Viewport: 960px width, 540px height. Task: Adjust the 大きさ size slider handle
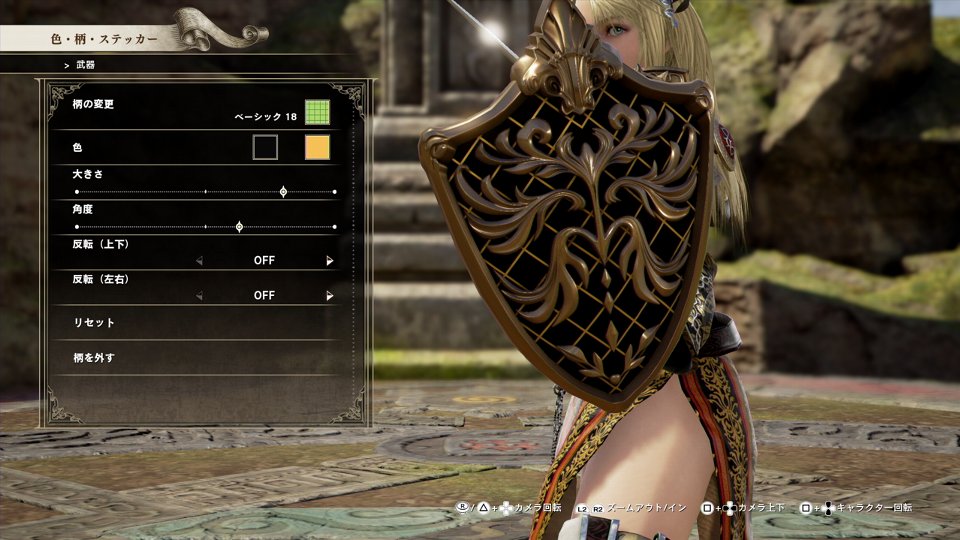(283, 191)
